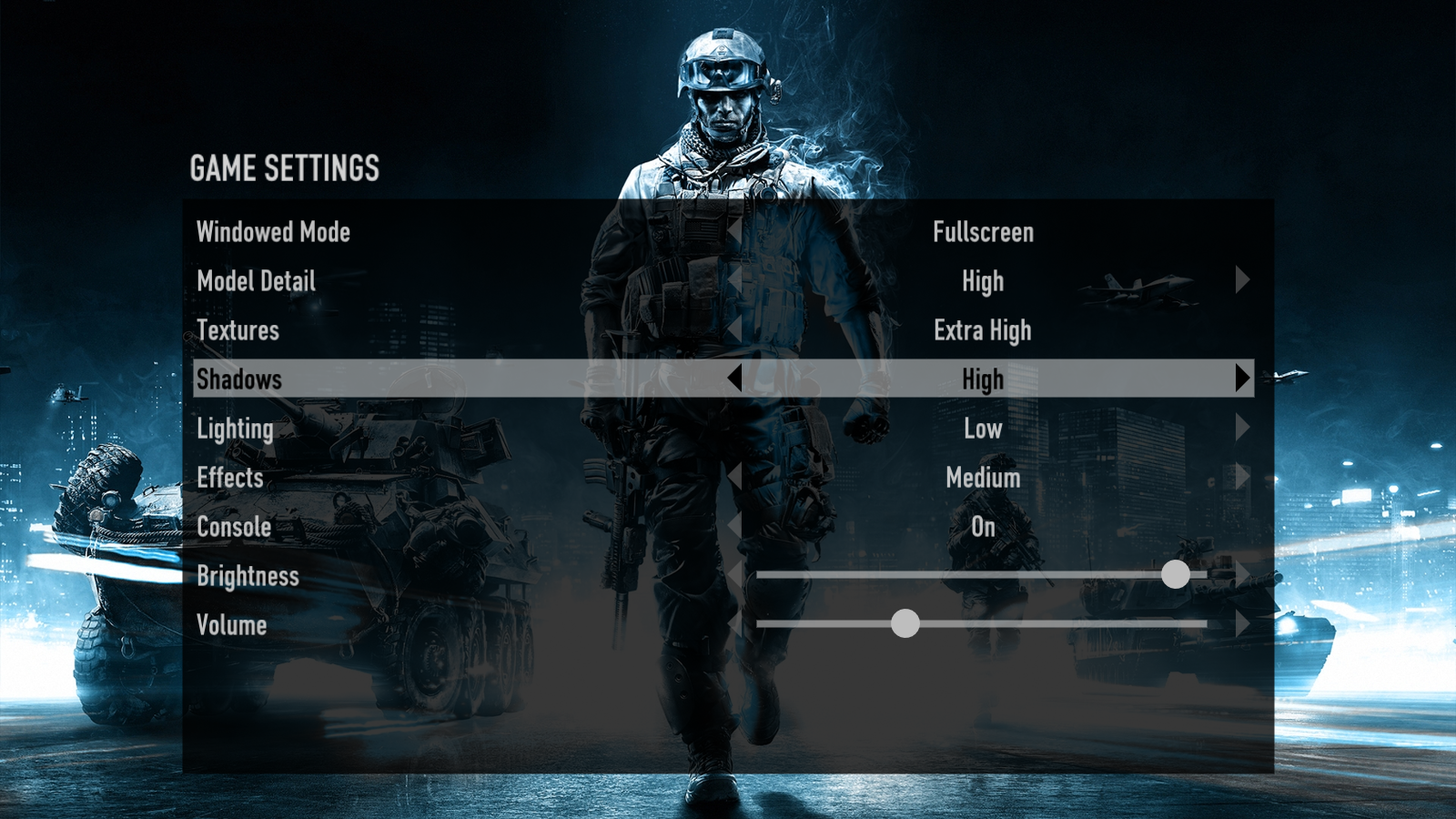
Task: Select the Extra High value for Textures
Action: (x=983, y=330)
